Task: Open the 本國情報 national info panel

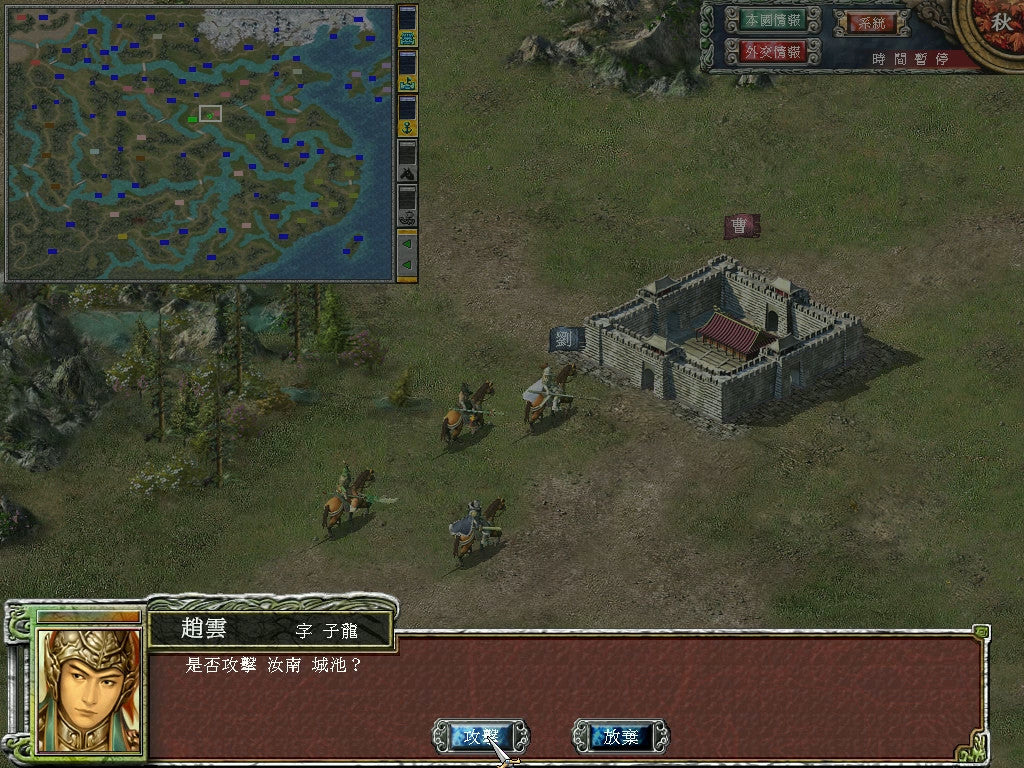Action: [x=762, y=20]
